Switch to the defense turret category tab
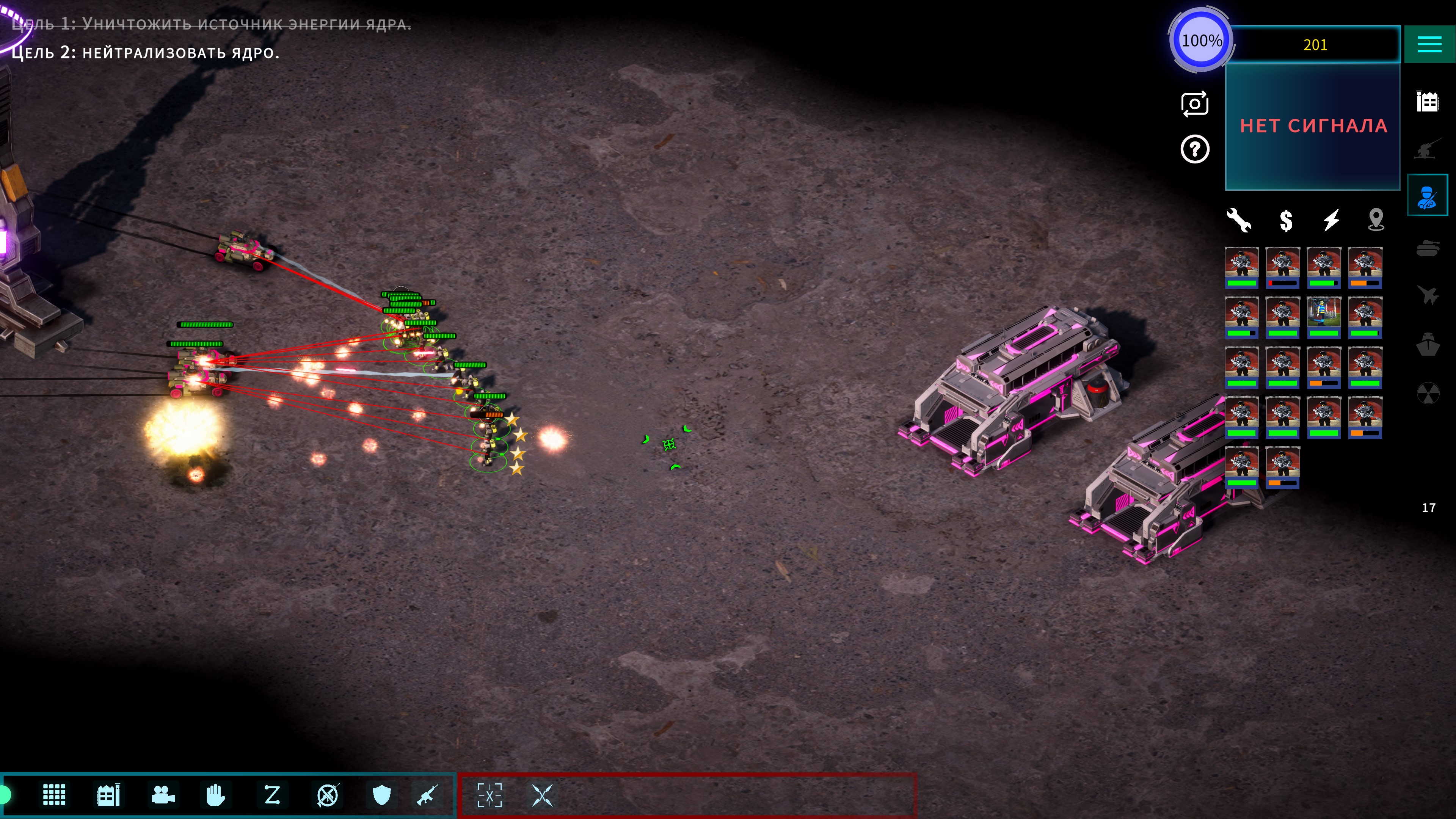The image size is (1456, 819). point(1427,149)
